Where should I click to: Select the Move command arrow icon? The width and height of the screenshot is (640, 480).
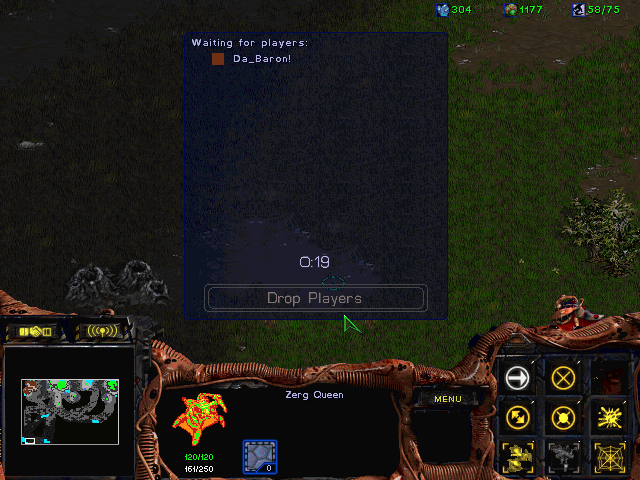517,377
